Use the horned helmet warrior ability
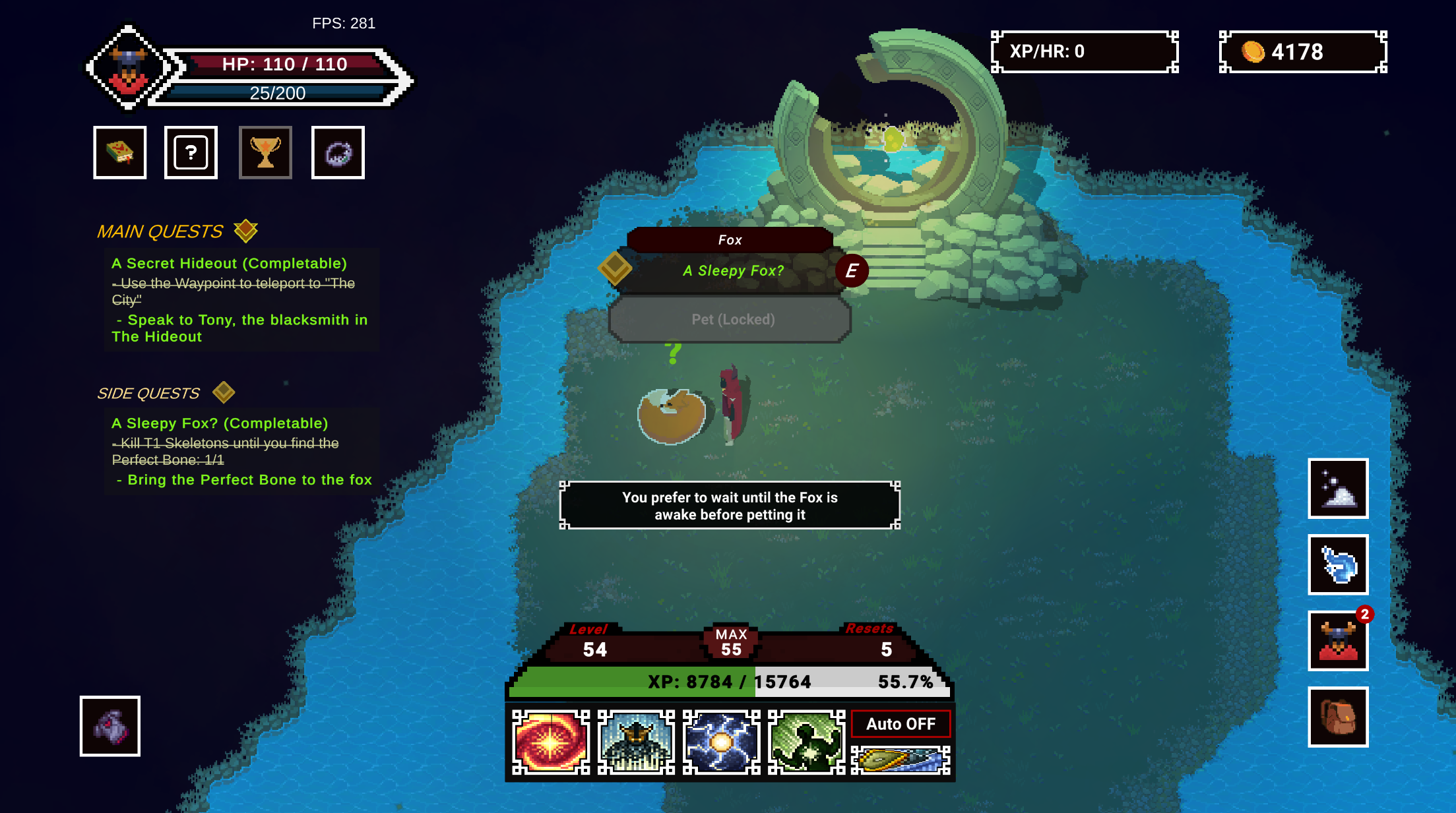 pos(636,742)
